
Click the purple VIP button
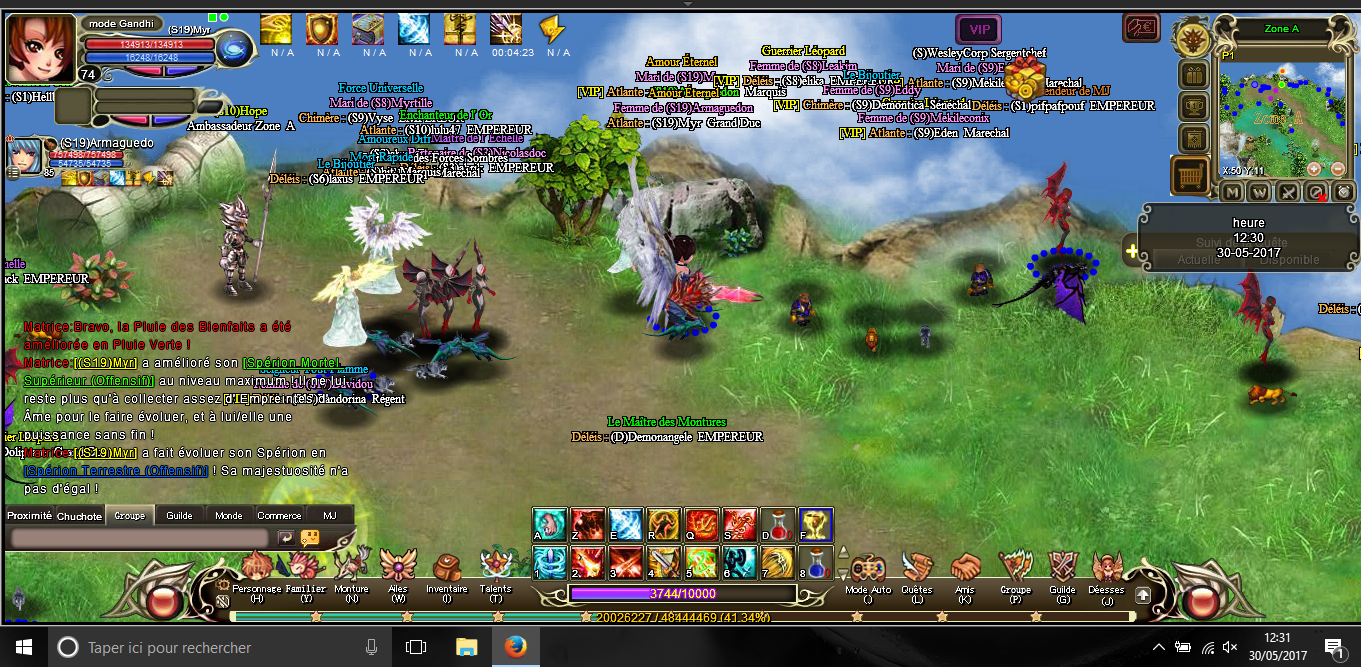979,30
